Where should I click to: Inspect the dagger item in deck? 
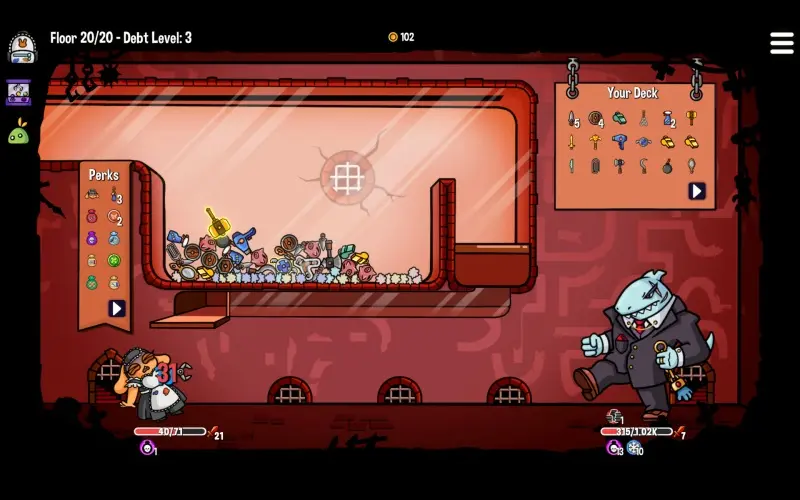coord(572,119)
